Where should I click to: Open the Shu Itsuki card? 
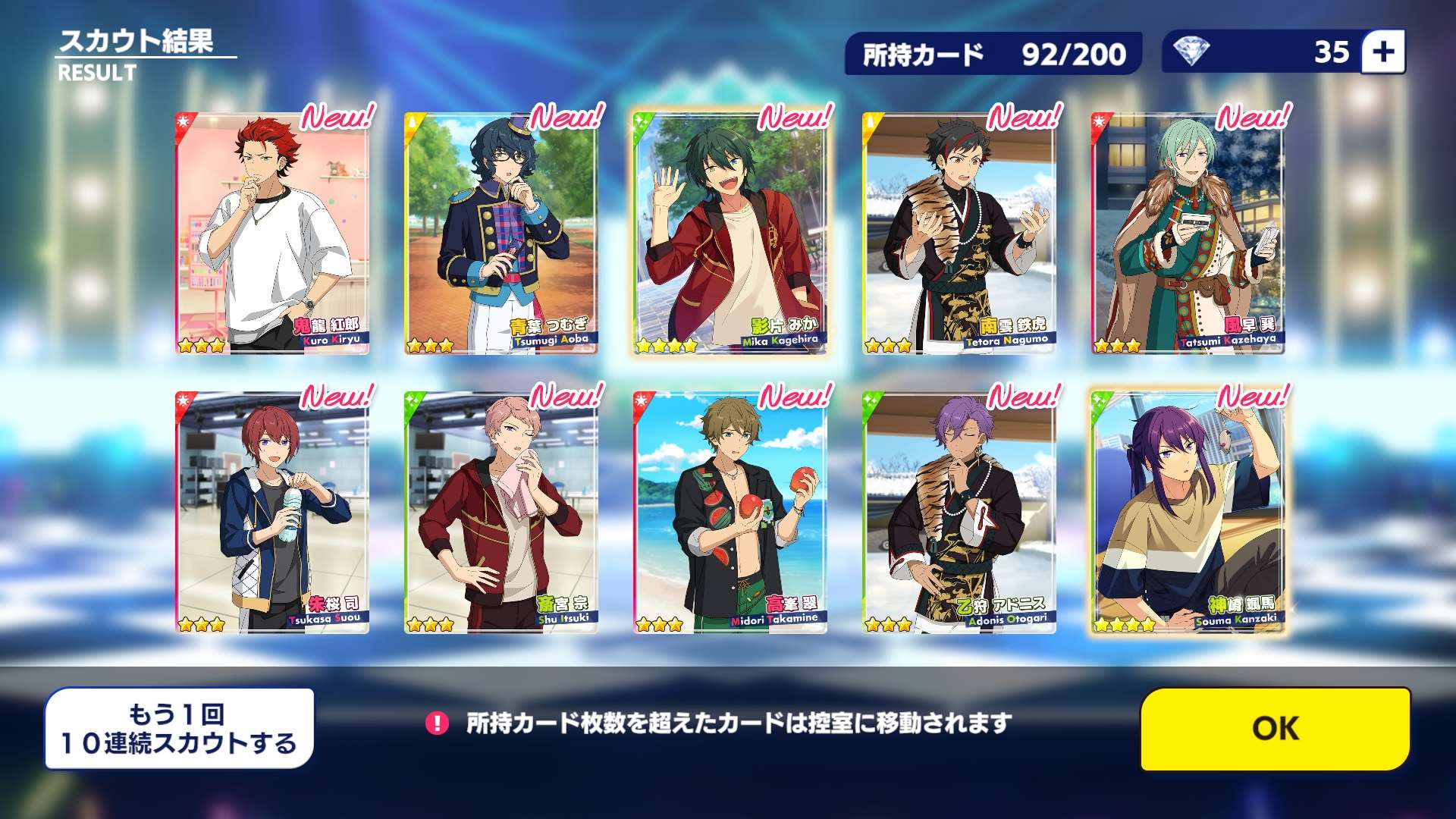(501, 513)
